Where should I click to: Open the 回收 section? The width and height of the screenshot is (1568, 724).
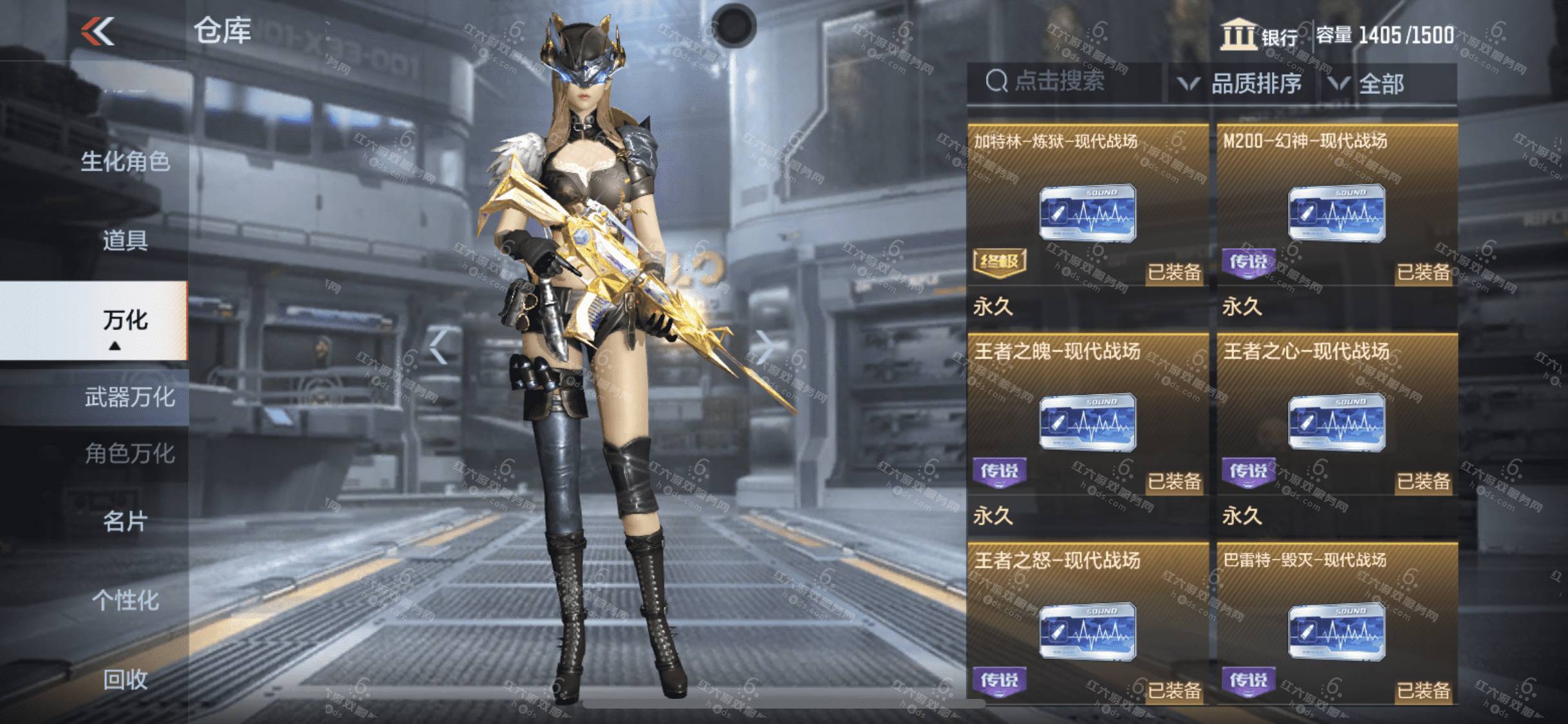coord(125,680)
